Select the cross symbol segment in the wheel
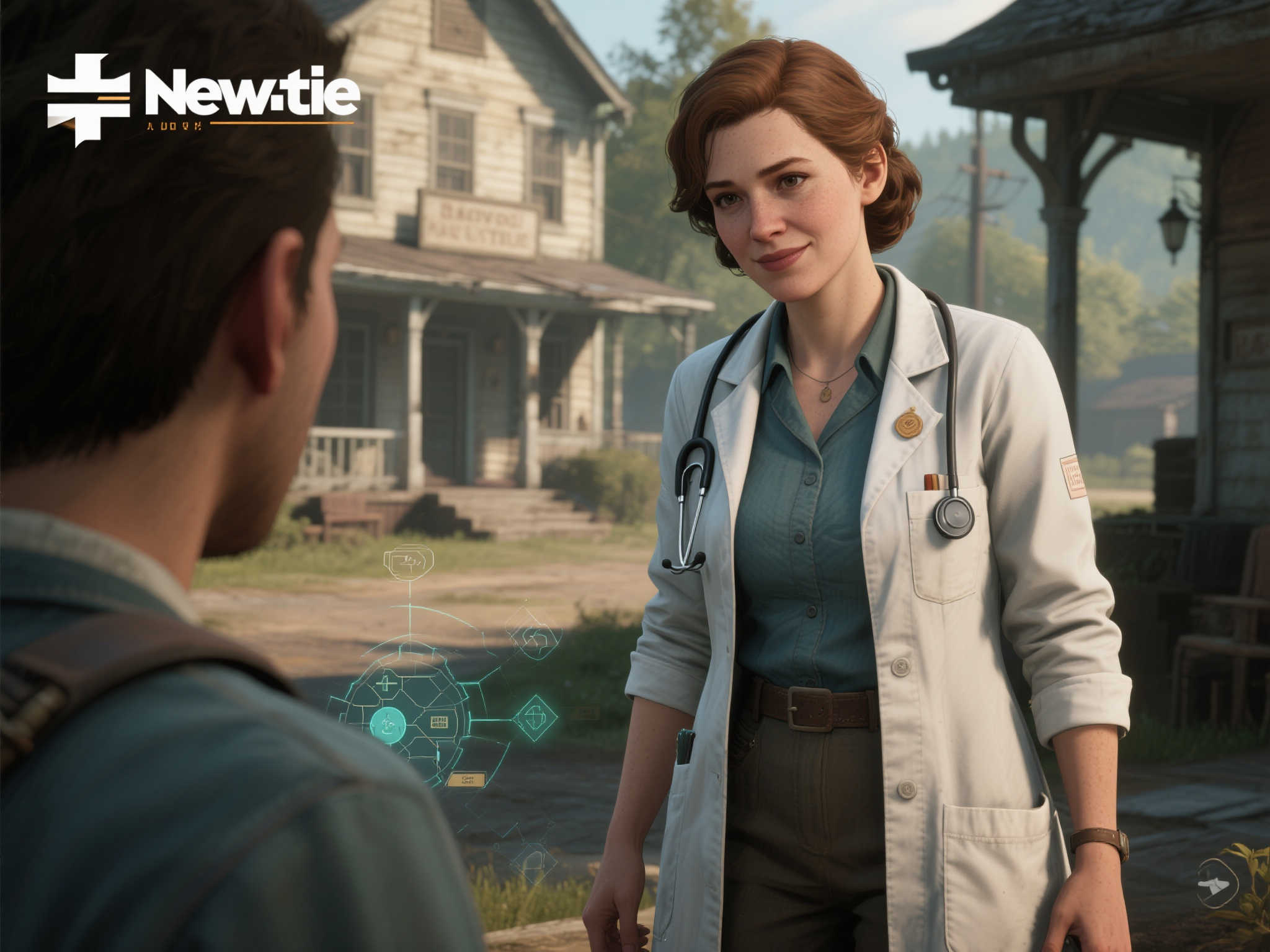Screen dimensions: 1270x952 click(387, 684)
